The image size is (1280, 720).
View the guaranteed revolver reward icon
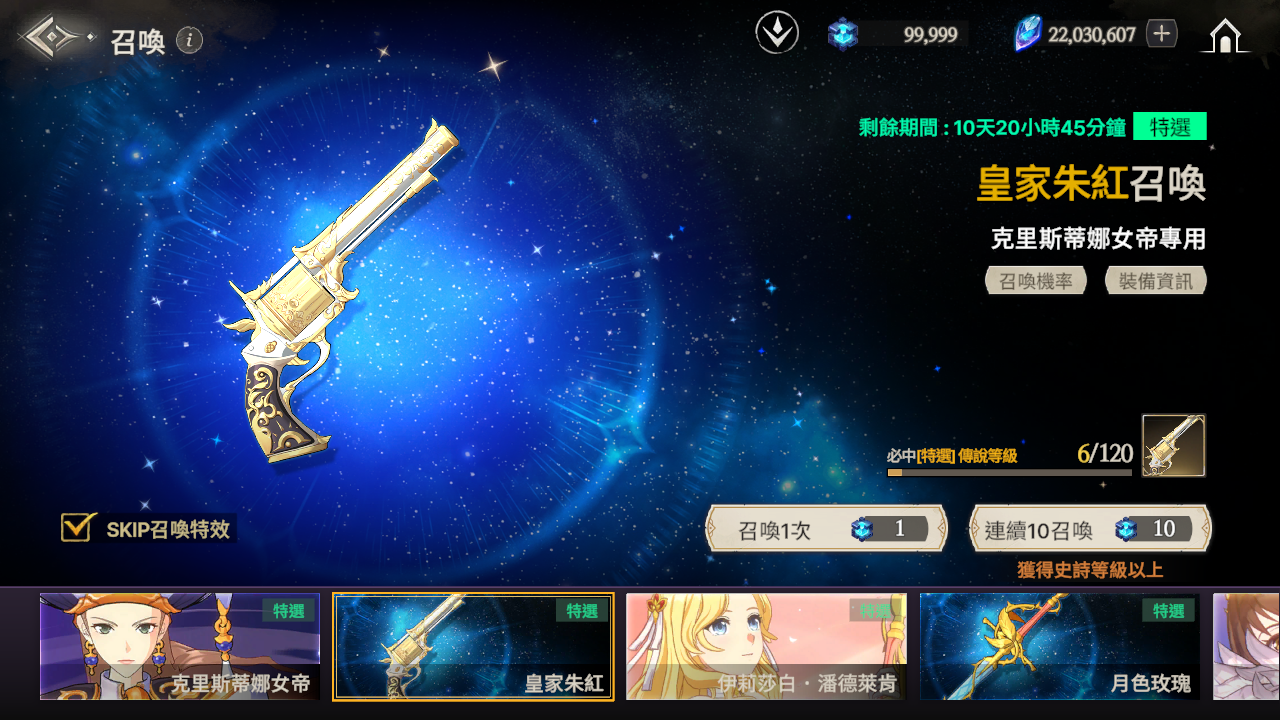pos(1174,446)
